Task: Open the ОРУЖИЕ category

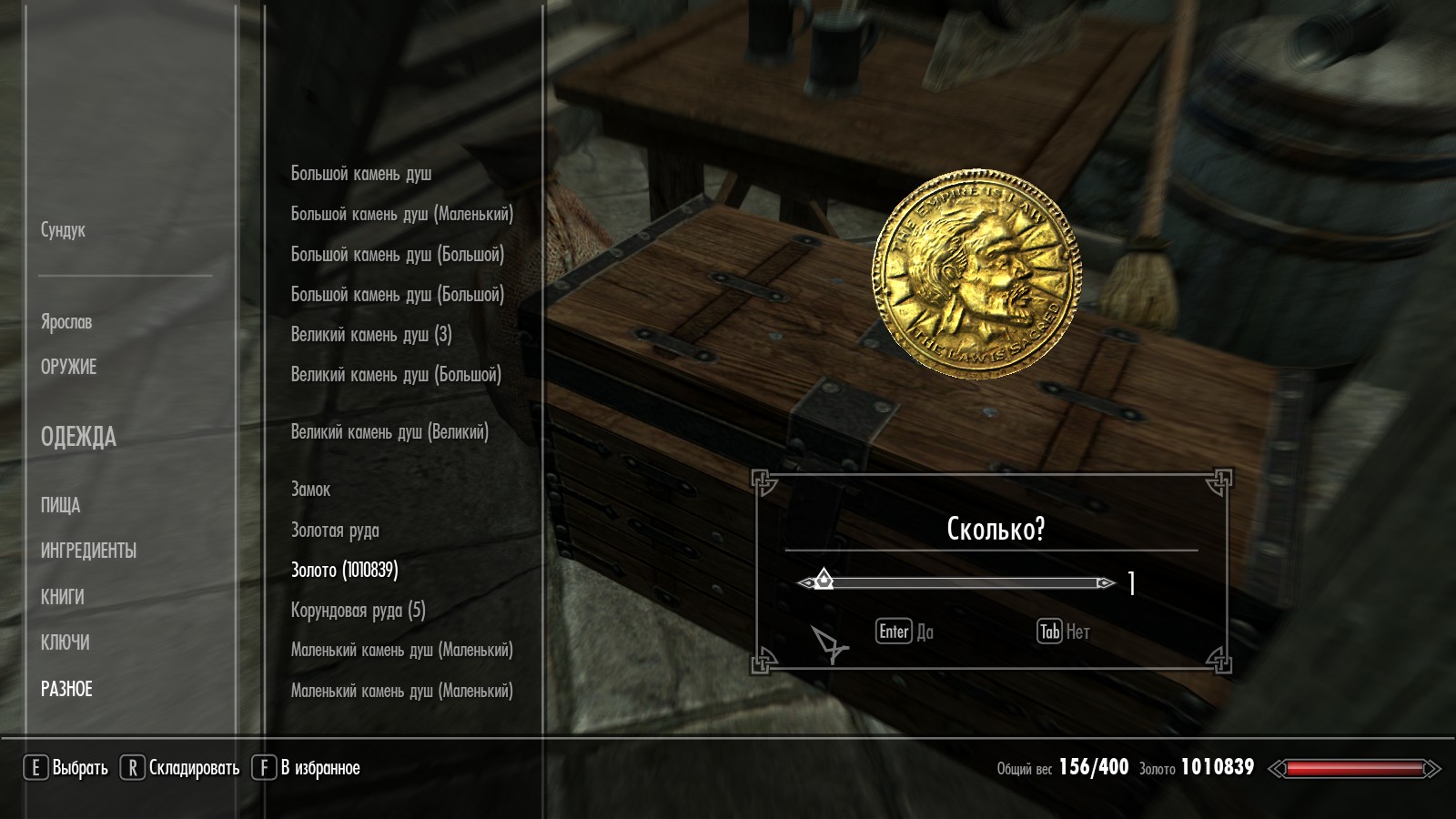Action: [68, 368]
